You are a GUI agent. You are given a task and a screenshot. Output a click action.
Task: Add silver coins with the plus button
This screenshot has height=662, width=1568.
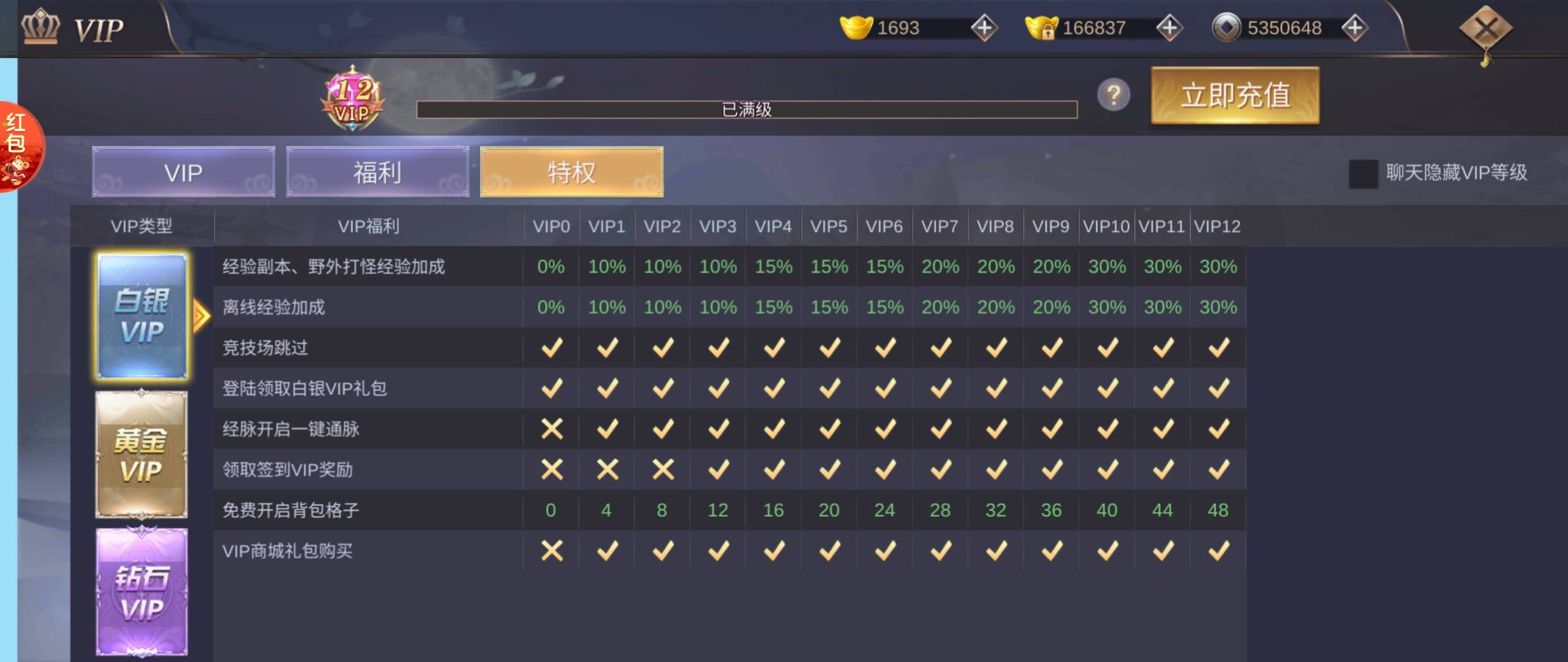[x=1354, y=28]
